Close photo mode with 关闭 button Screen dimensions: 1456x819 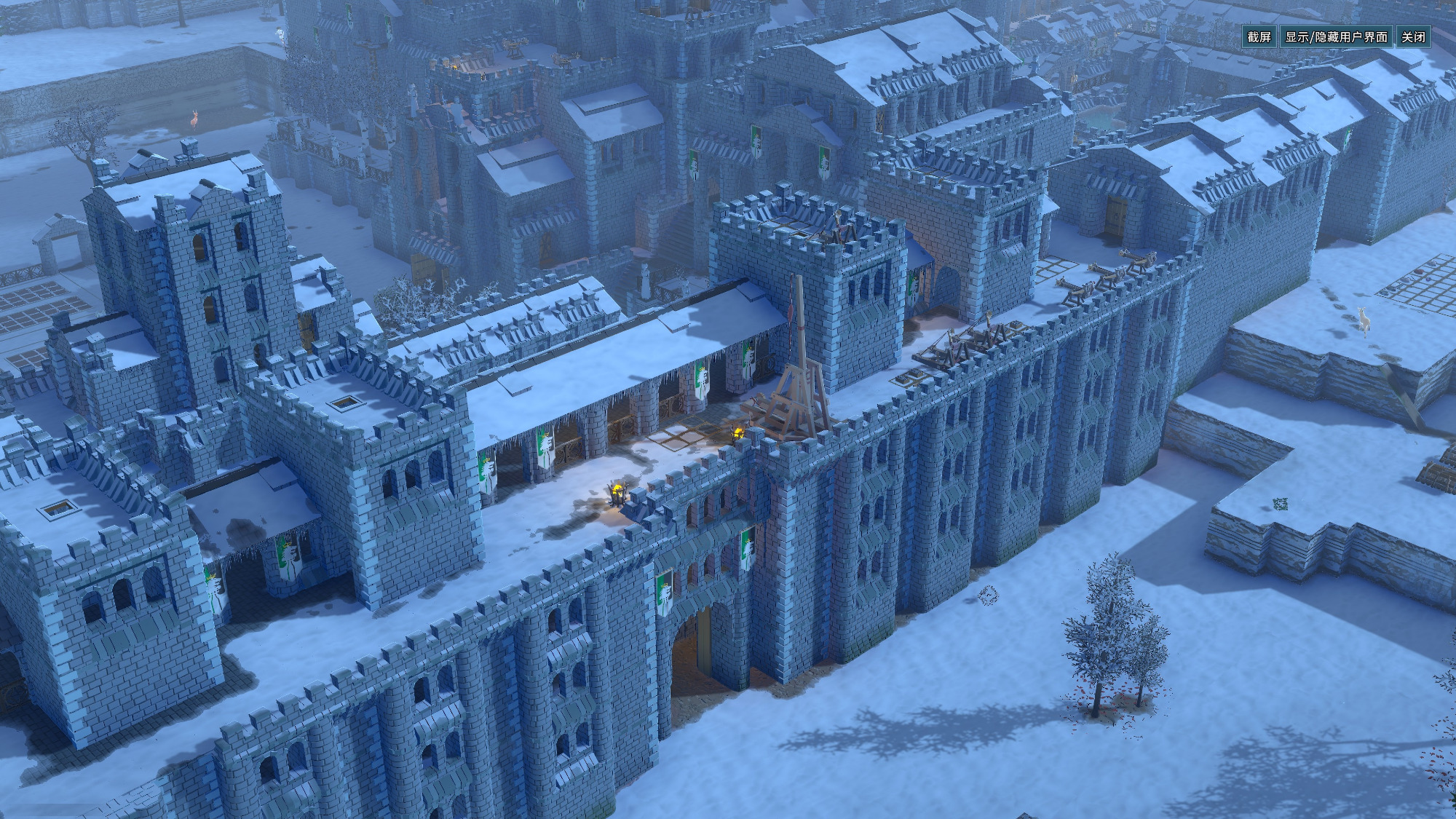[1413, 37]
